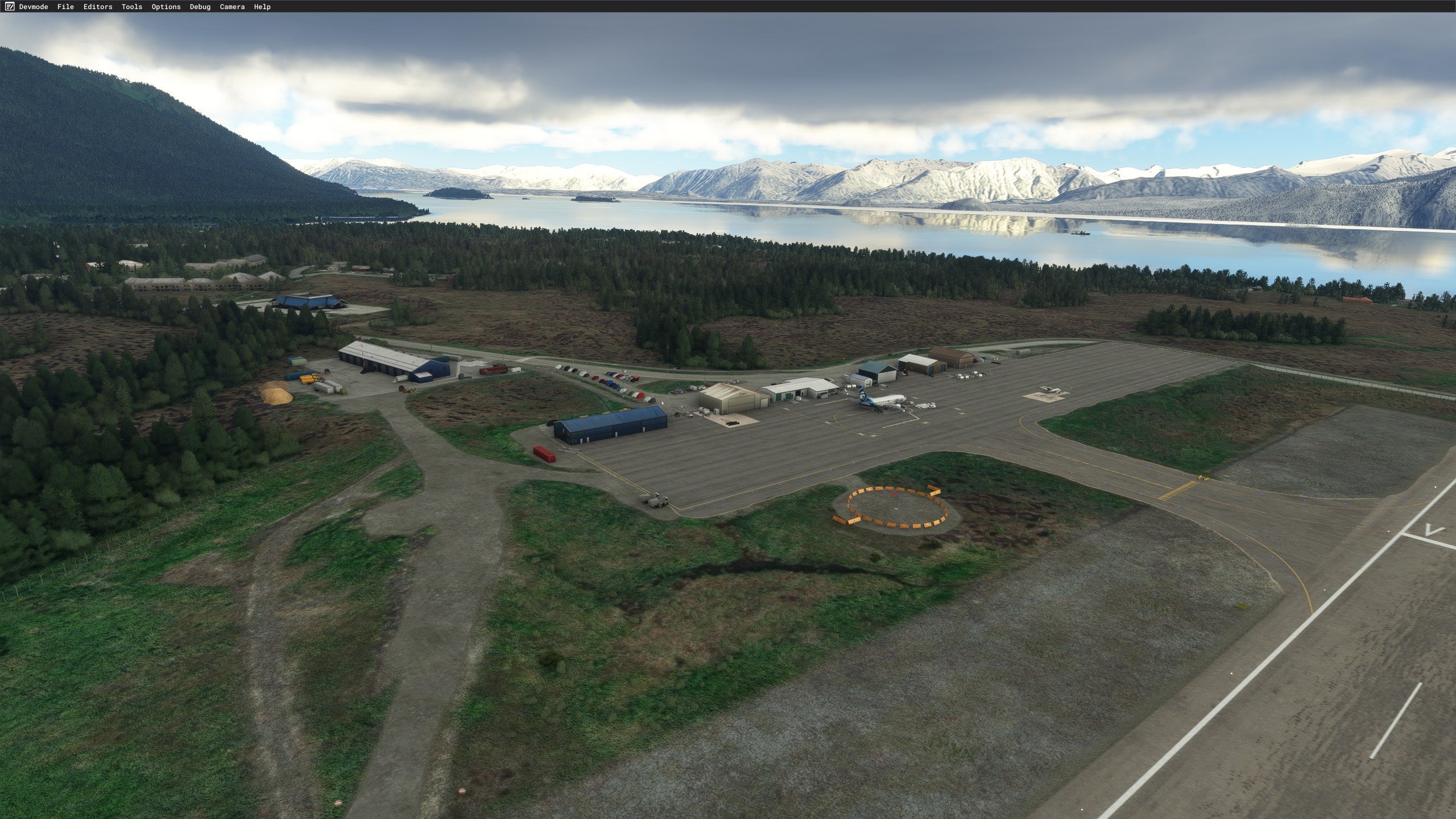Select the Debug menu
1456x819 pixels.
pos(200,7)
